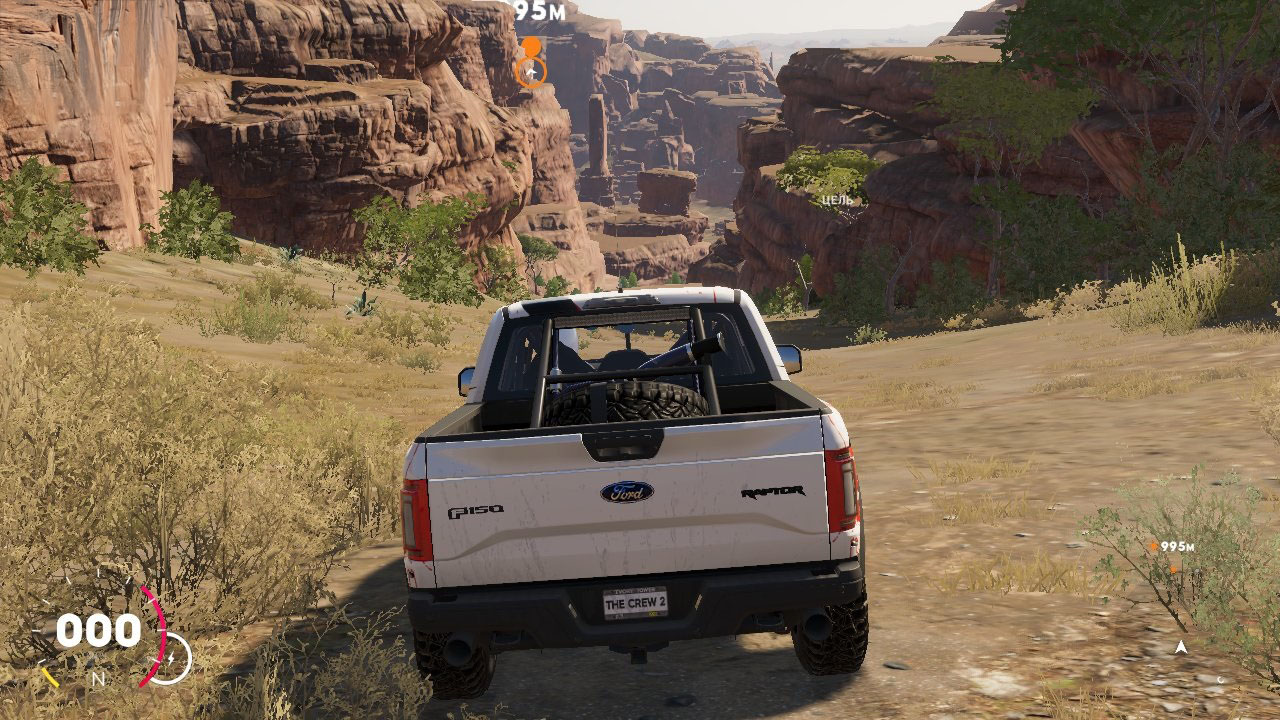Select the orange 995m waypoint on the minimap
Viewport: 1280px width, 720px height.
coord(1154,547)
